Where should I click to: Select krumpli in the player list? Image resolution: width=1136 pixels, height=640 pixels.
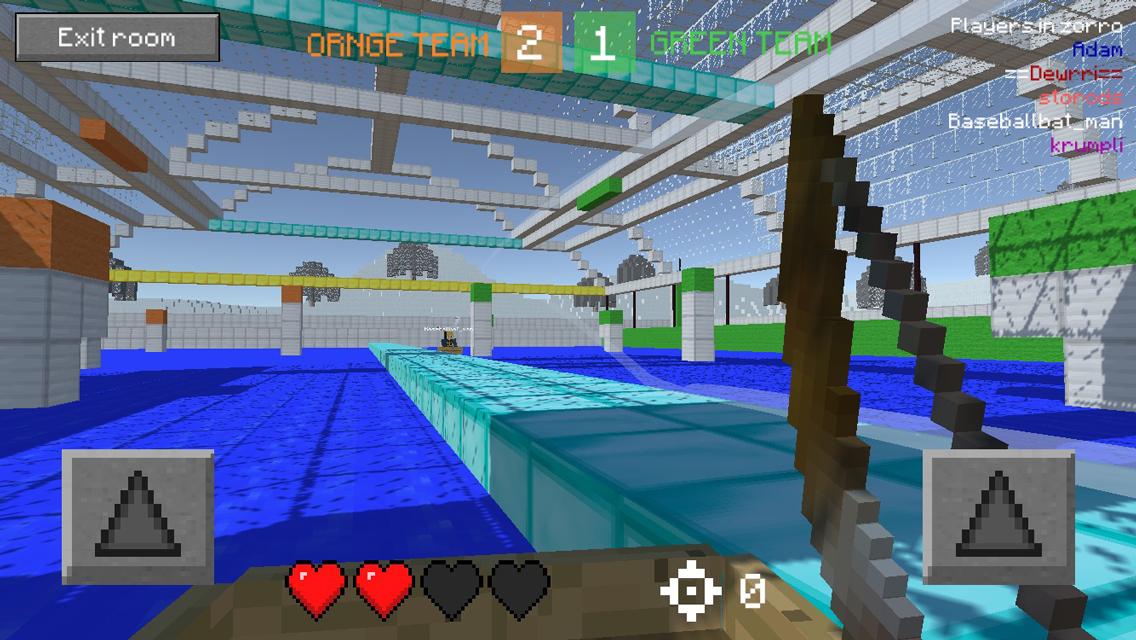pos(1086,145)
